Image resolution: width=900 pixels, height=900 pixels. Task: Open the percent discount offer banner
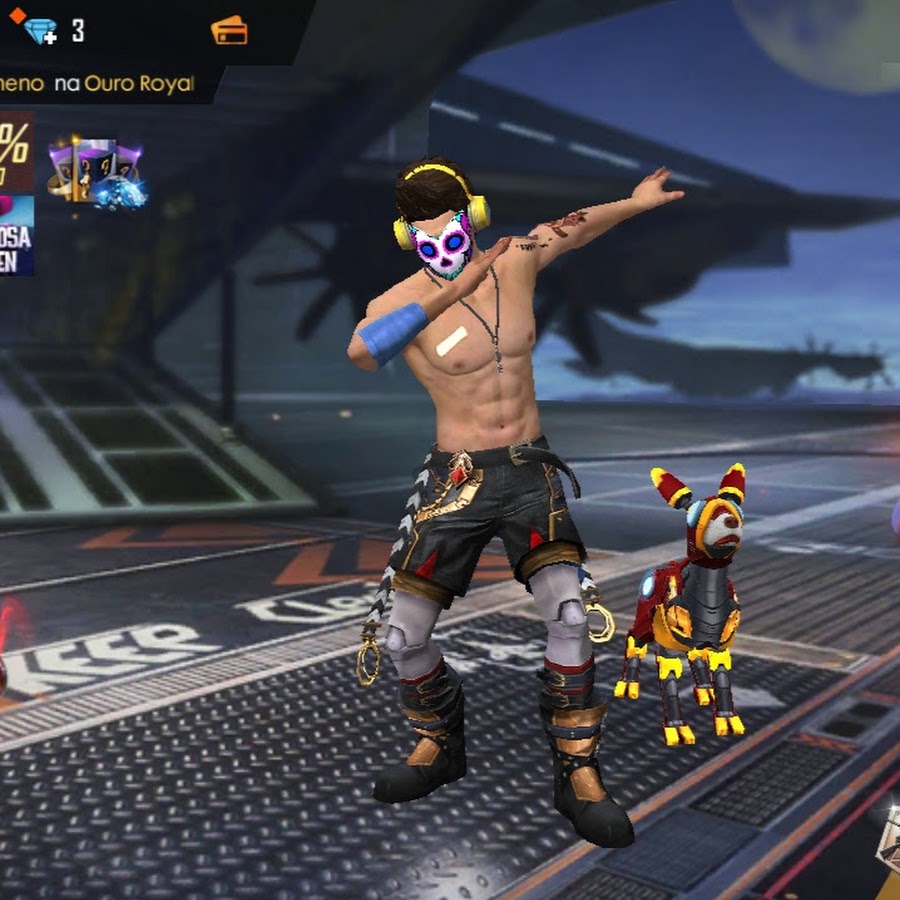(15, 152)
